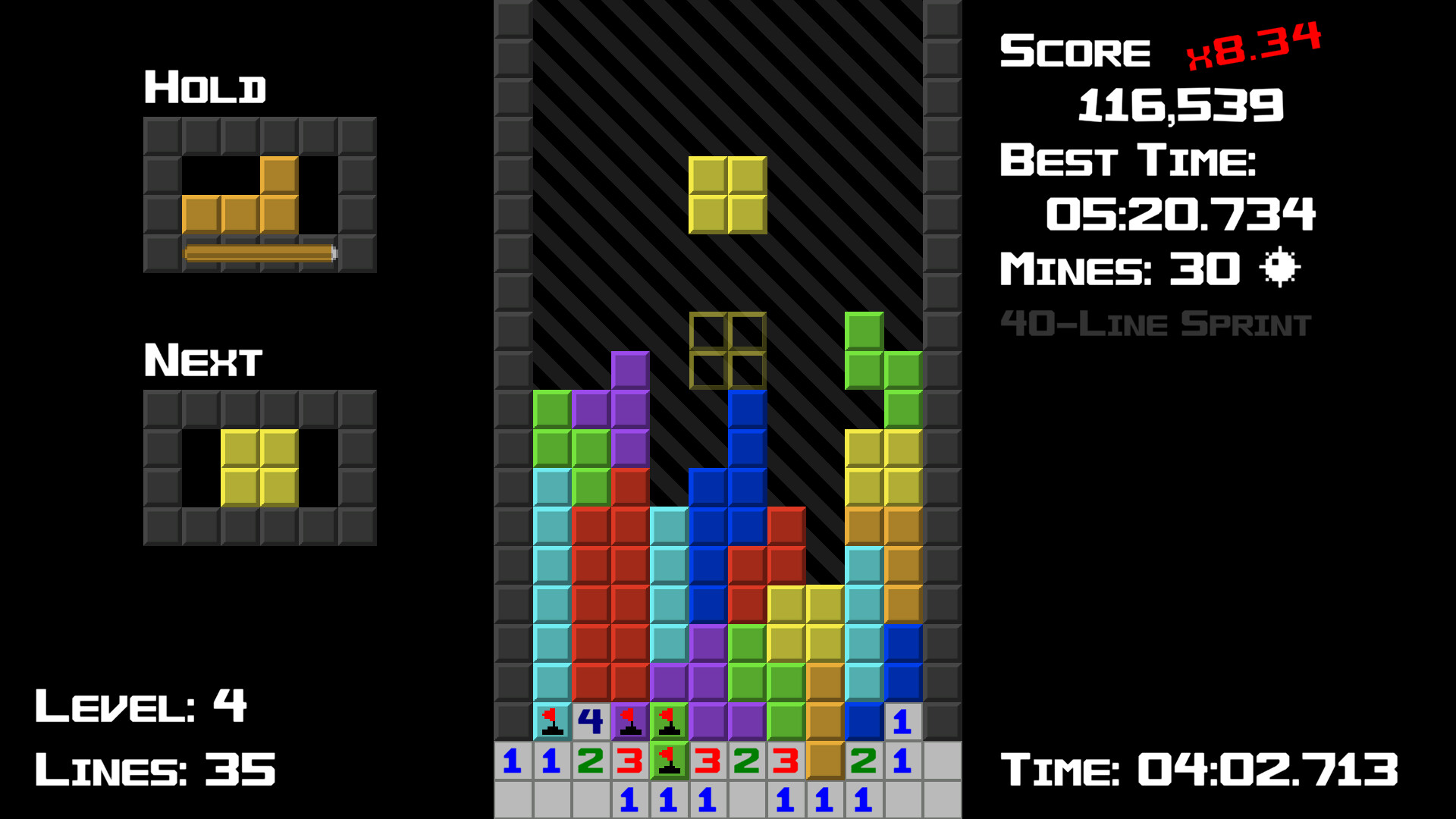Image resolution: width=1456 pixels, height=819 pixels.
Task: Click the thin orange bar in the Hold box
Action: [258, 253]
